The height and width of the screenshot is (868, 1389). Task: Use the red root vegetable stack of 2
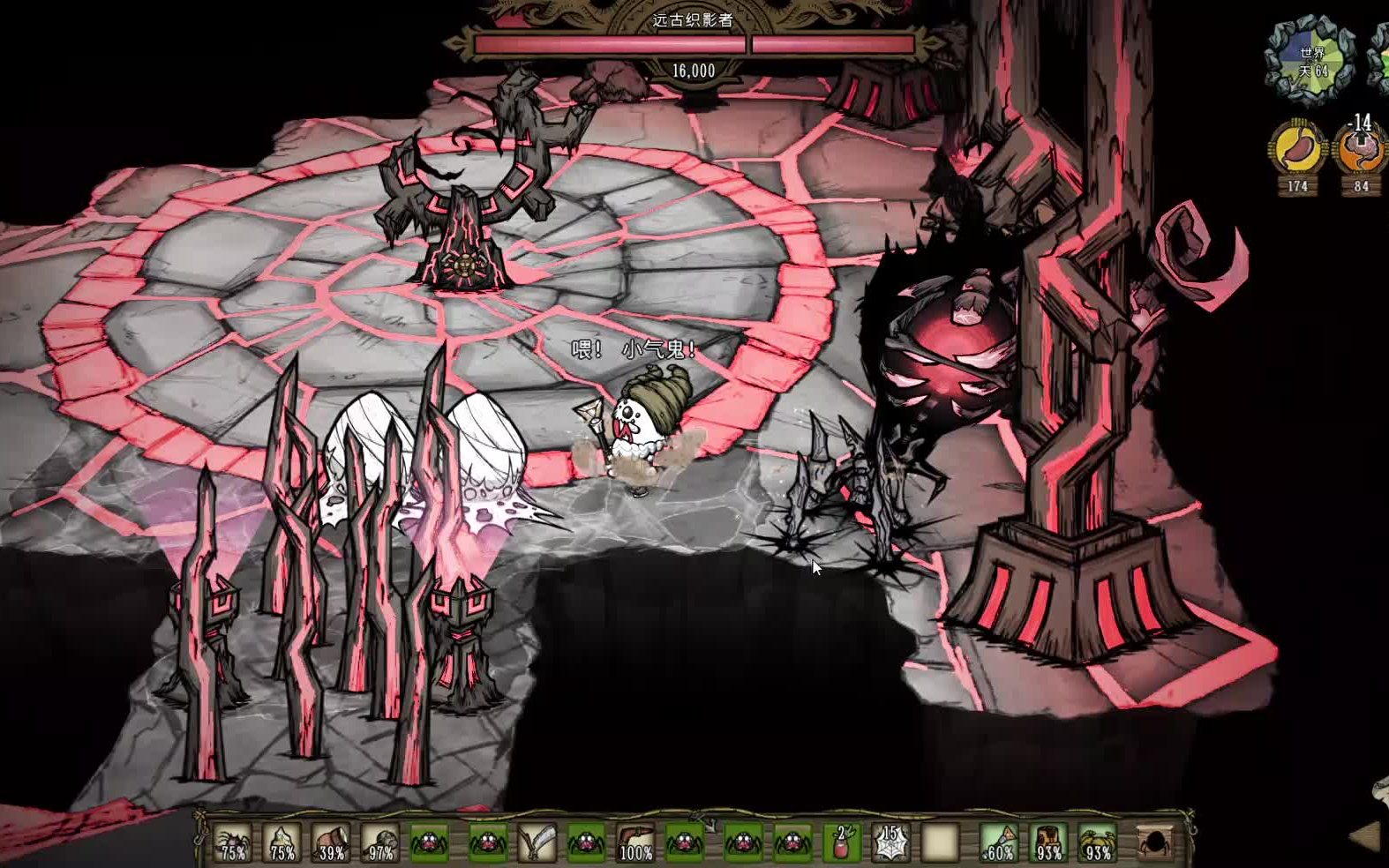tap(841, 843)
